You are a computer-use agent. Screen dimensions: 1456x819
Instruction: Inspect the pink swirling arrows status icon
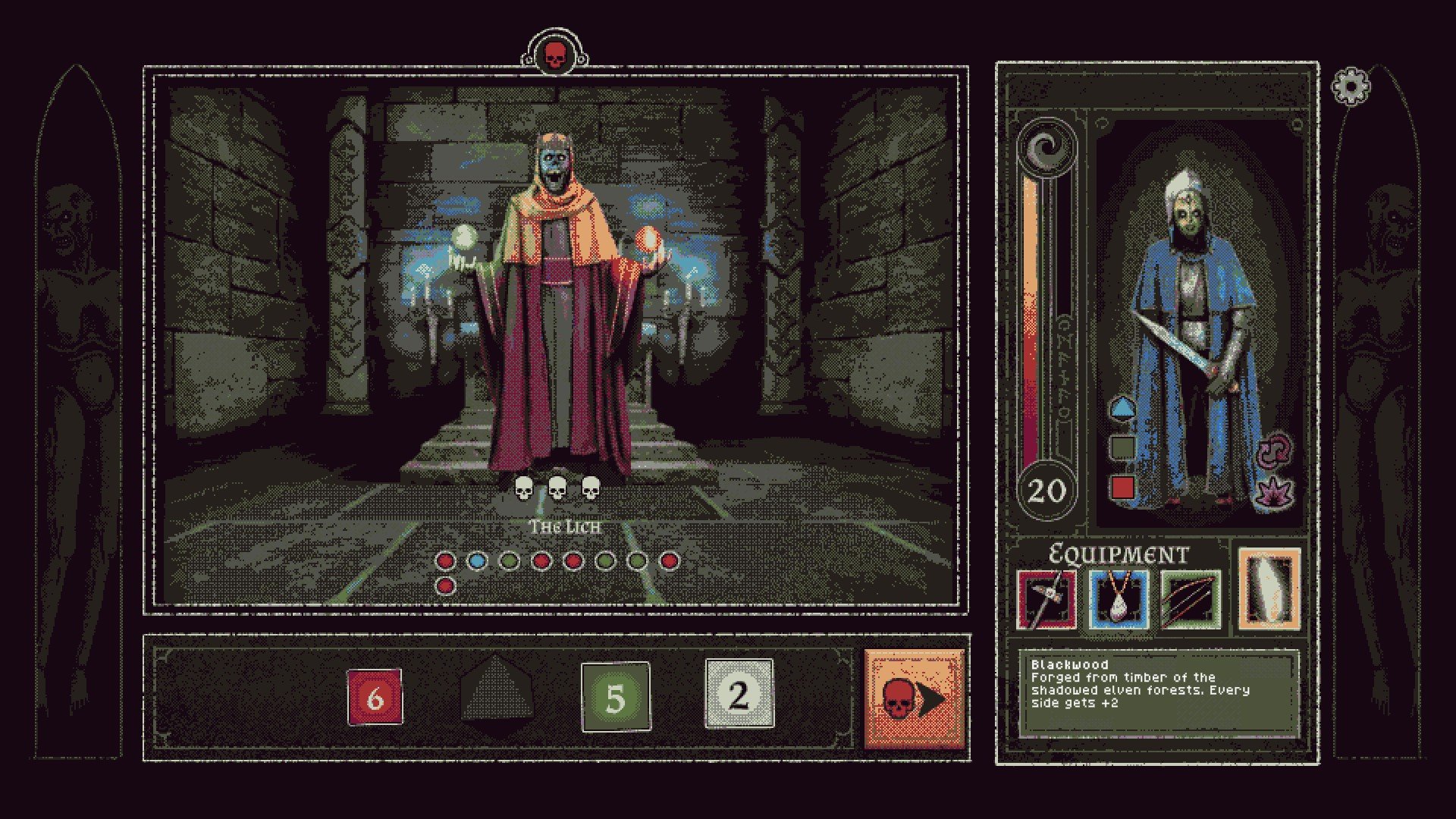click(x=1274, y=450)
